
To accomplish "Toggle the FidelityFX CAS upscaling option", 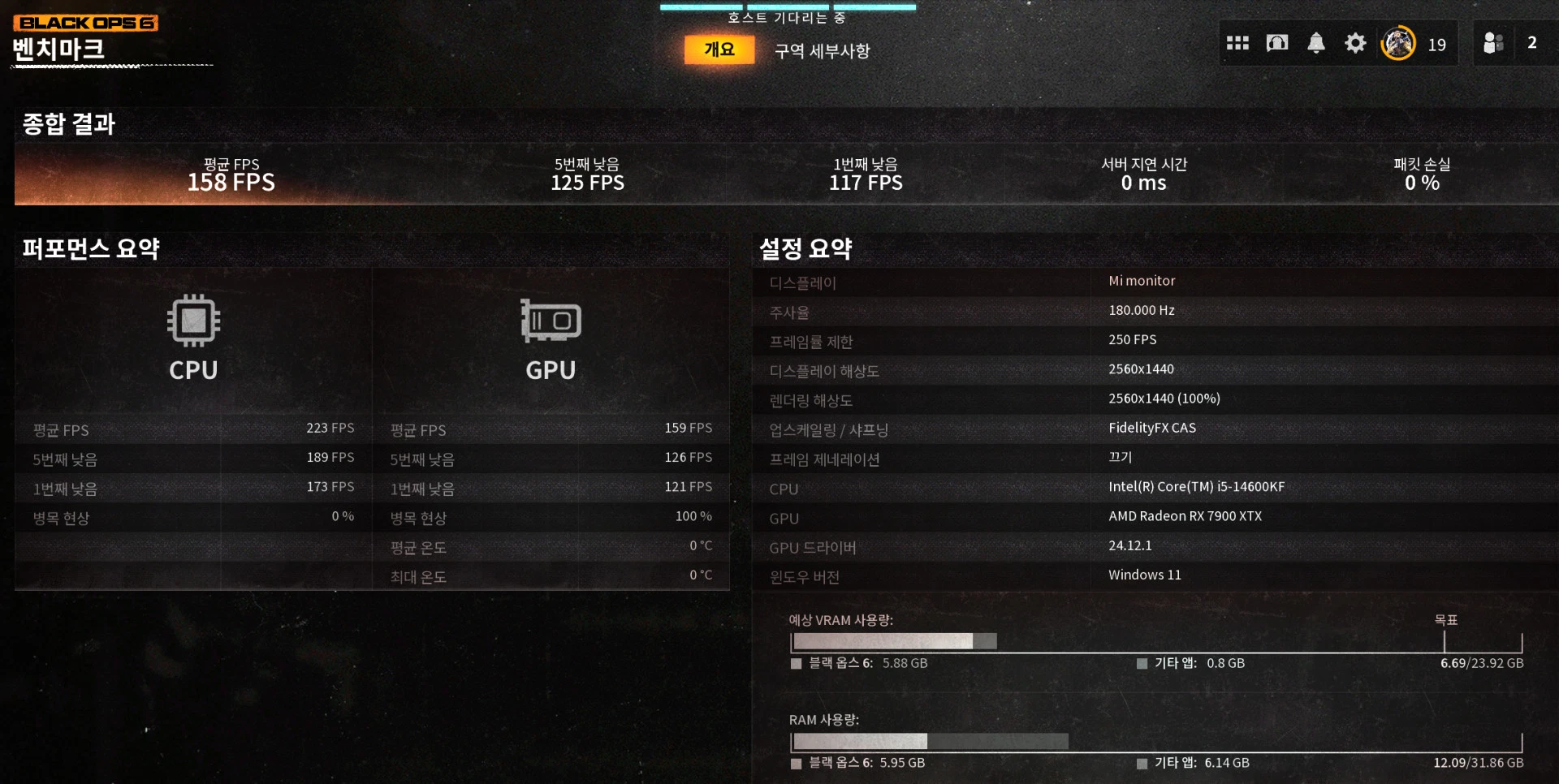I will click(1152, 428).
